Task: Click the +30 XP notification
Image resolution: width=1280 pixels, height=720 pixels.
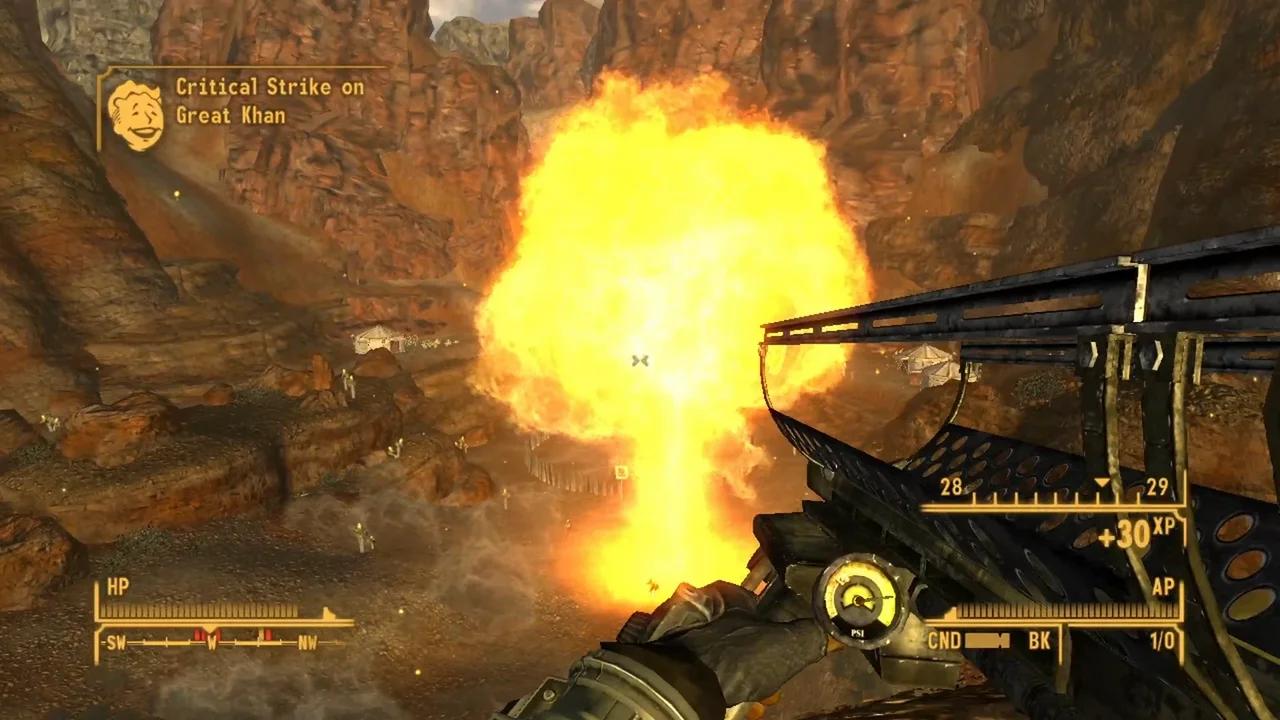Action: tap(1125, 535)
